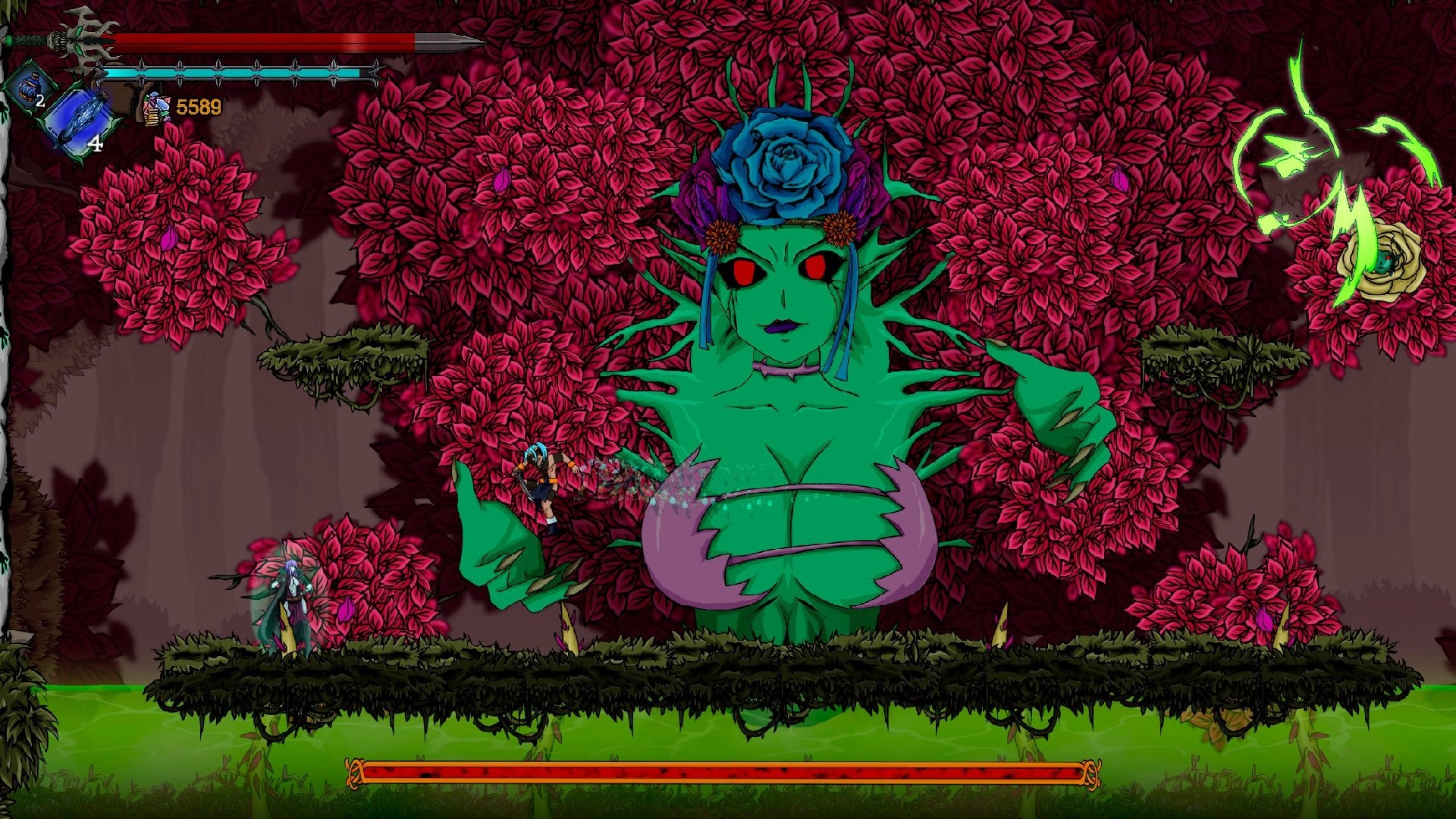
Task: Click the number 4 under the flask
Action: pos(96,143)
